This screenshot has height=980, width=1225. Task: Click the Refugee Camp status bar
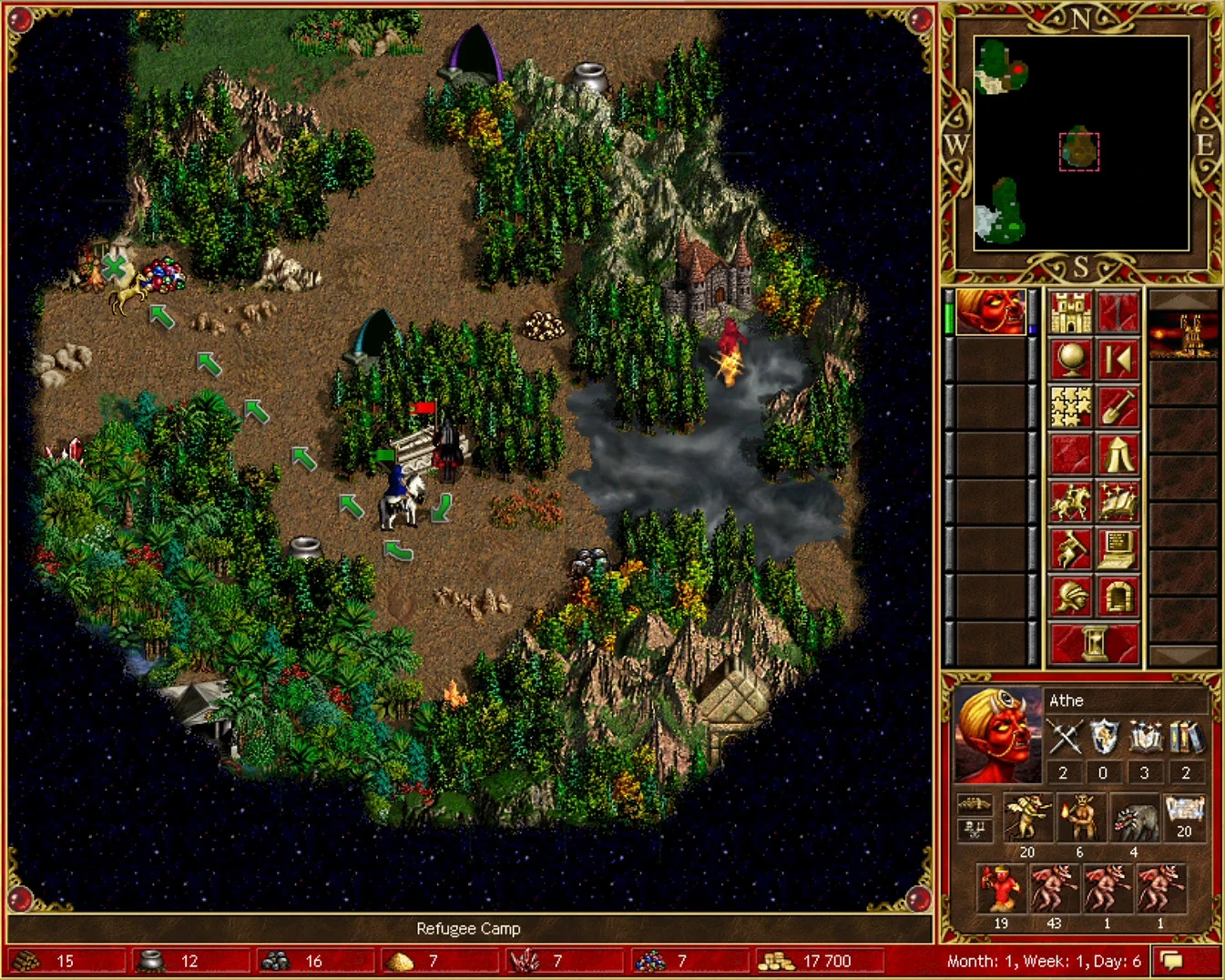467,928
